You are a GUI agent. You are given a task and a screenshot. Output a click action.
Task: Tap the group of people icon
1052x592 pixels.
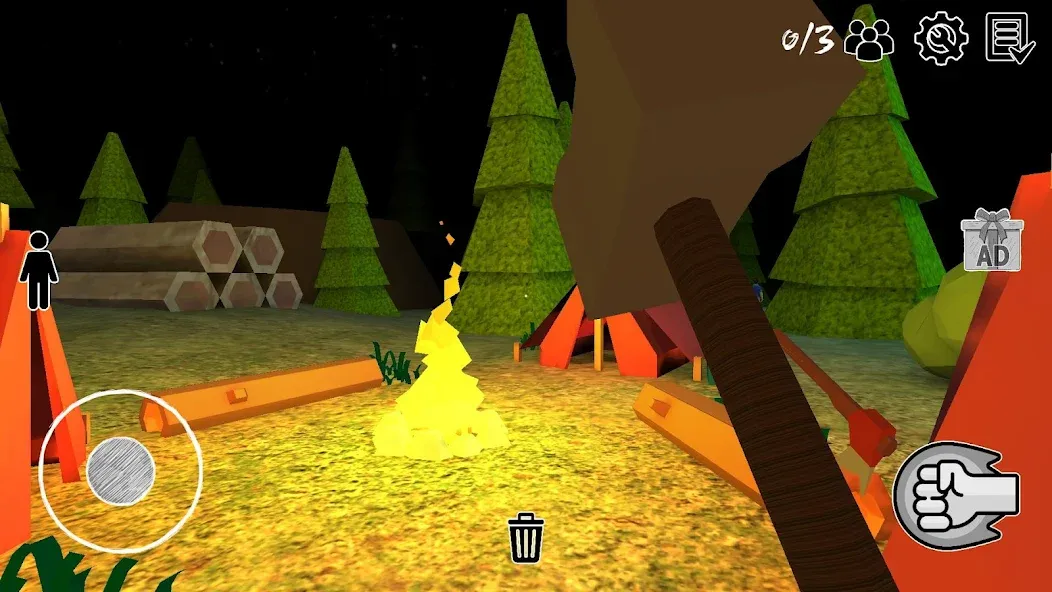coord(869,40)
